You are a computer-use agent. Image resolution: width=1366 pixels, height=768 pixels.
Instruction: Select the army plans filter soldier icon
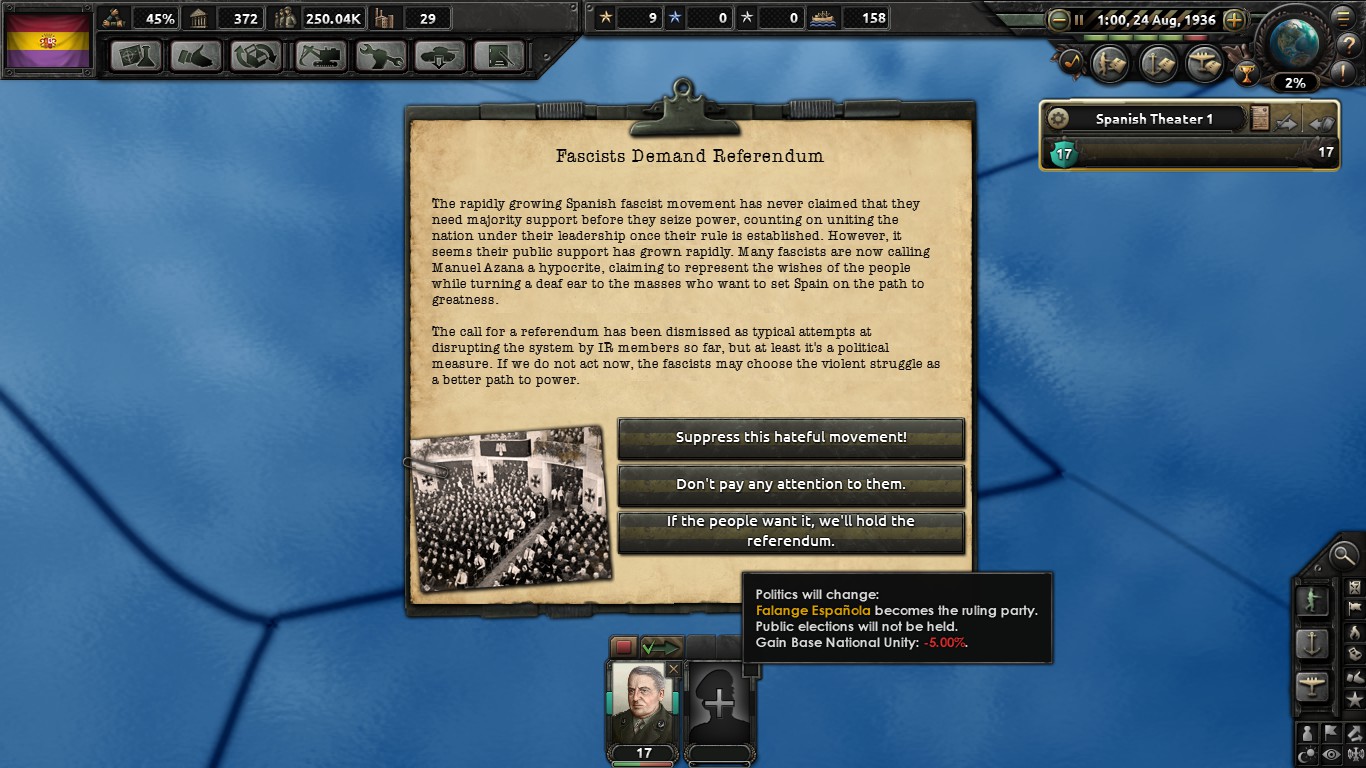point(1314,601)
